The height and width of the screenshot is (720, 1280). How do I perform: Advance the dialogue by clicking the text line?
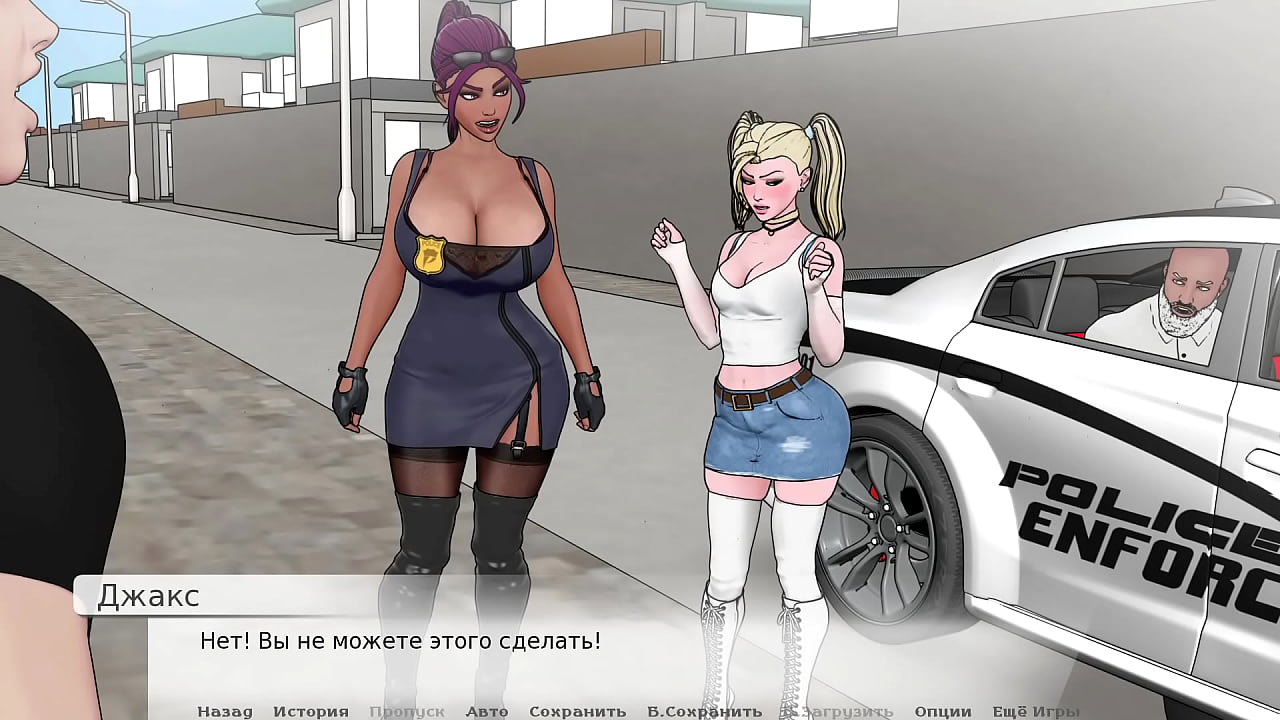[x=401, y=640]
